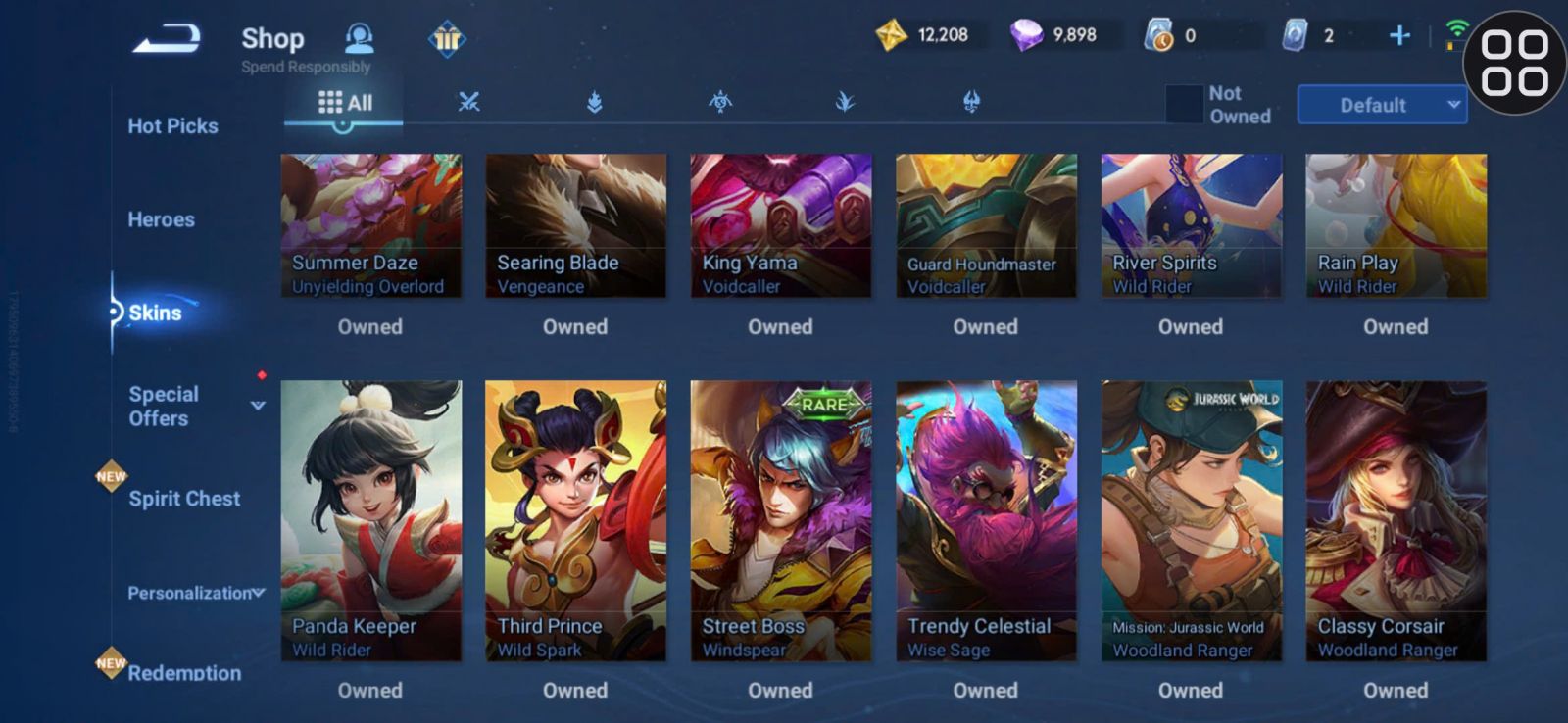The width and height of the screenshot is (1568, 723).
Task: Add more currency with the plus button
Action: [x=1399, y=36]
